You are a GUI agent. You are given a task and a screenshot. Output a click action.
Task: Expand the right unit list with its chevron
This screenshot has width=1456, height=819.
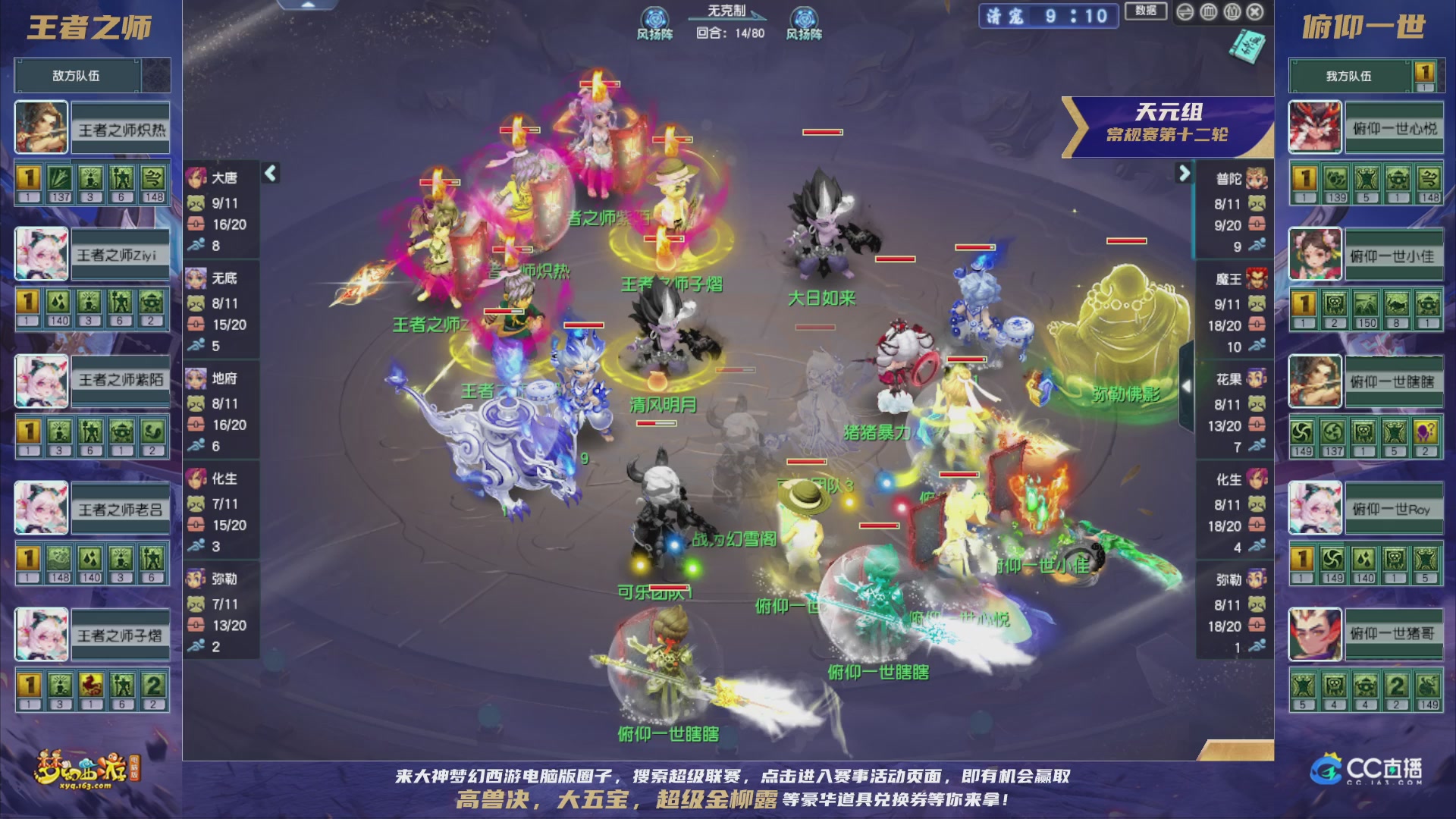click(x=1183, y=173)
